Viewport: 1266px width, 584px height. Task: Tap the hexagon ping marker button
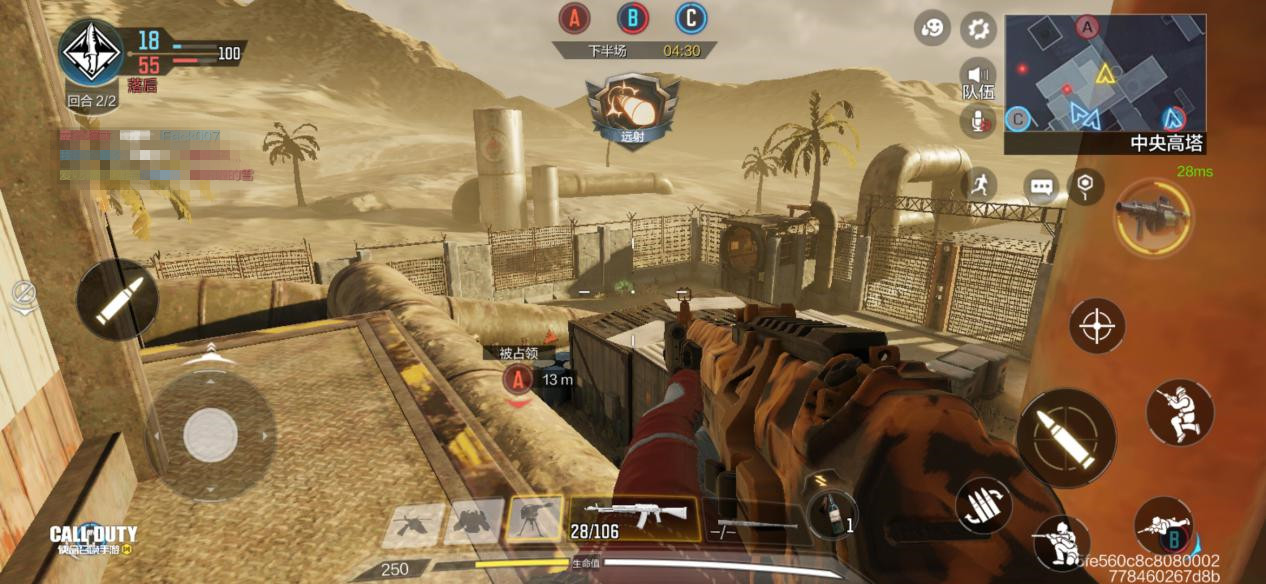pos(1085,184)
